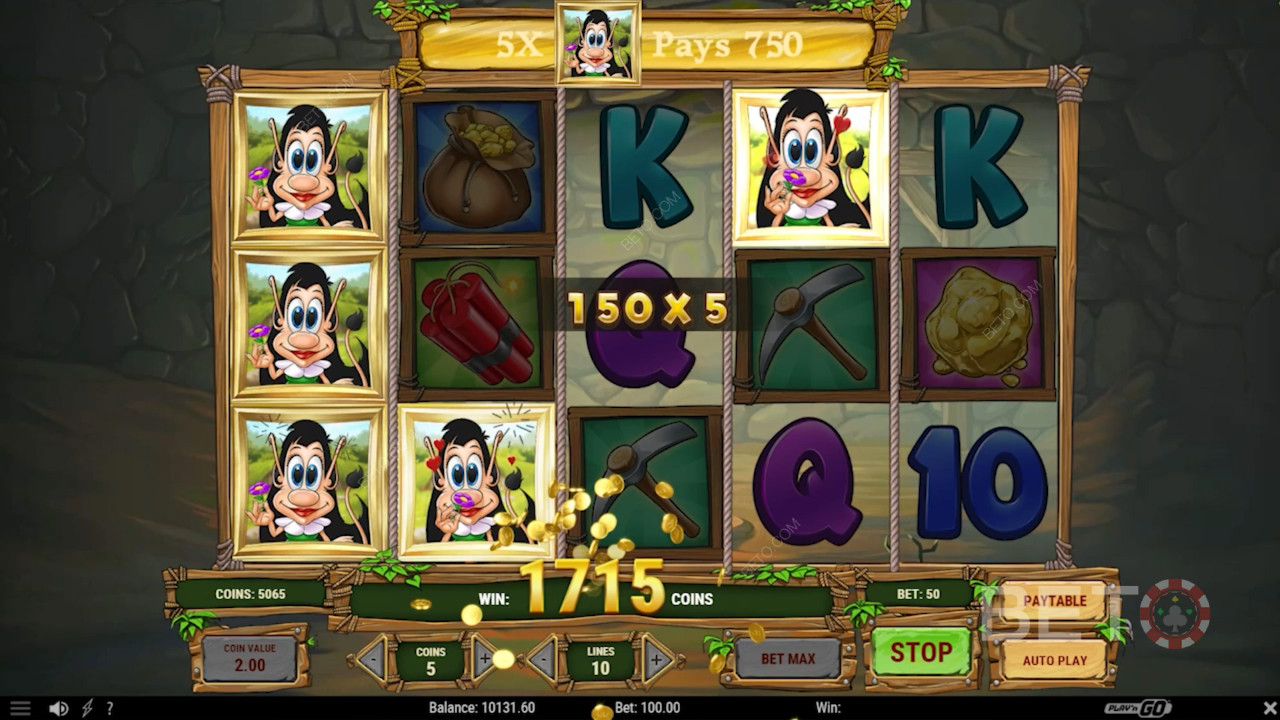Activate AUTO PLAY

pyautogui.click(x=1054, y=660)
